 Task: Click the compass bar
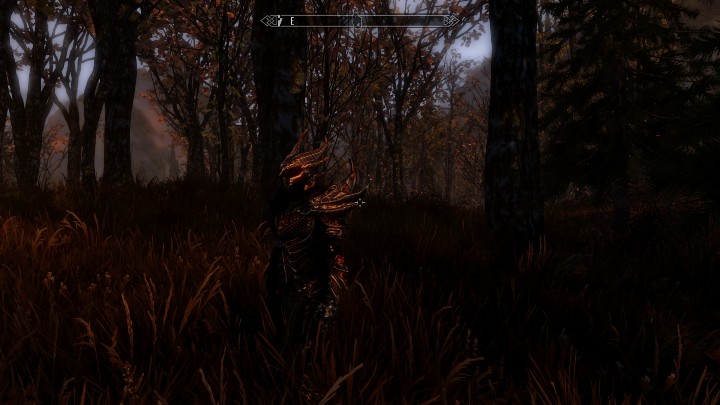tap(360, 20)
